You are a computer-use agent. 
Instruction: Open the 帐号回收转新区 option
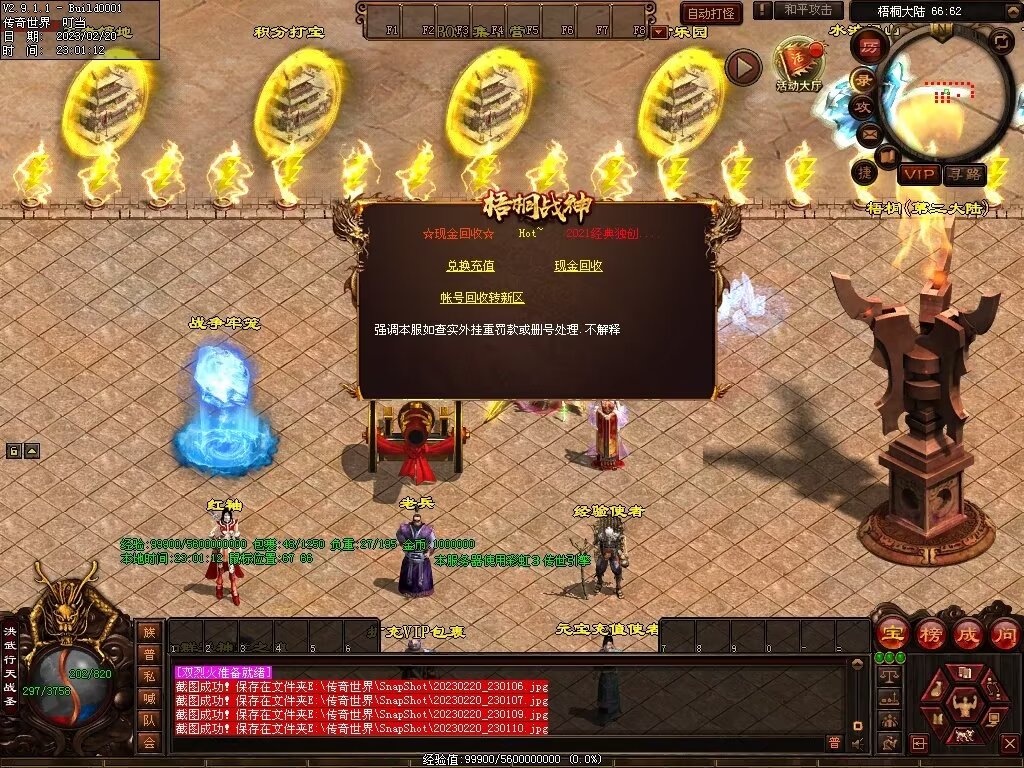[x=482, y=298]
